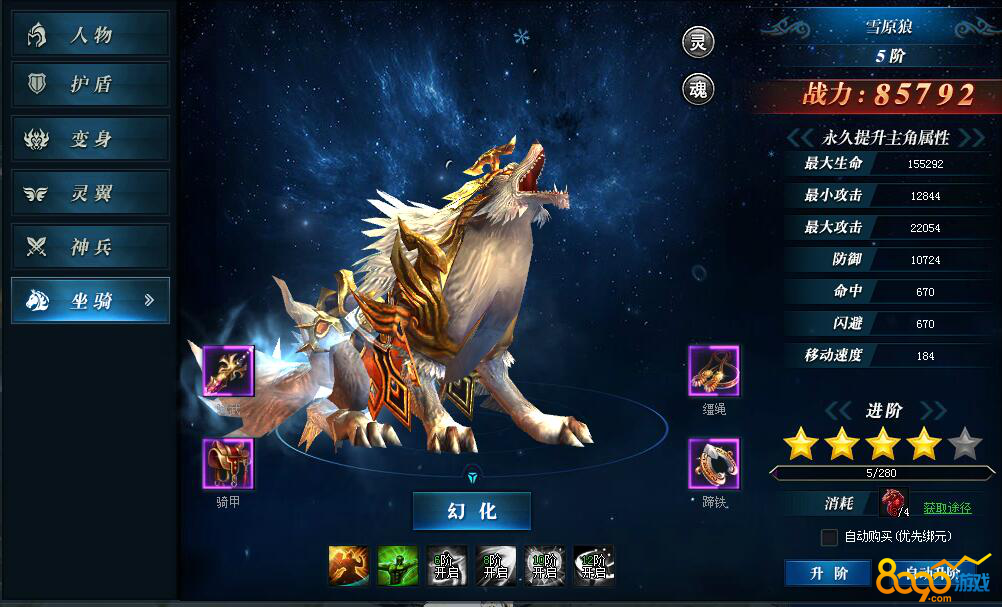
Task: Click the round 魂 button
Action: 698,89
